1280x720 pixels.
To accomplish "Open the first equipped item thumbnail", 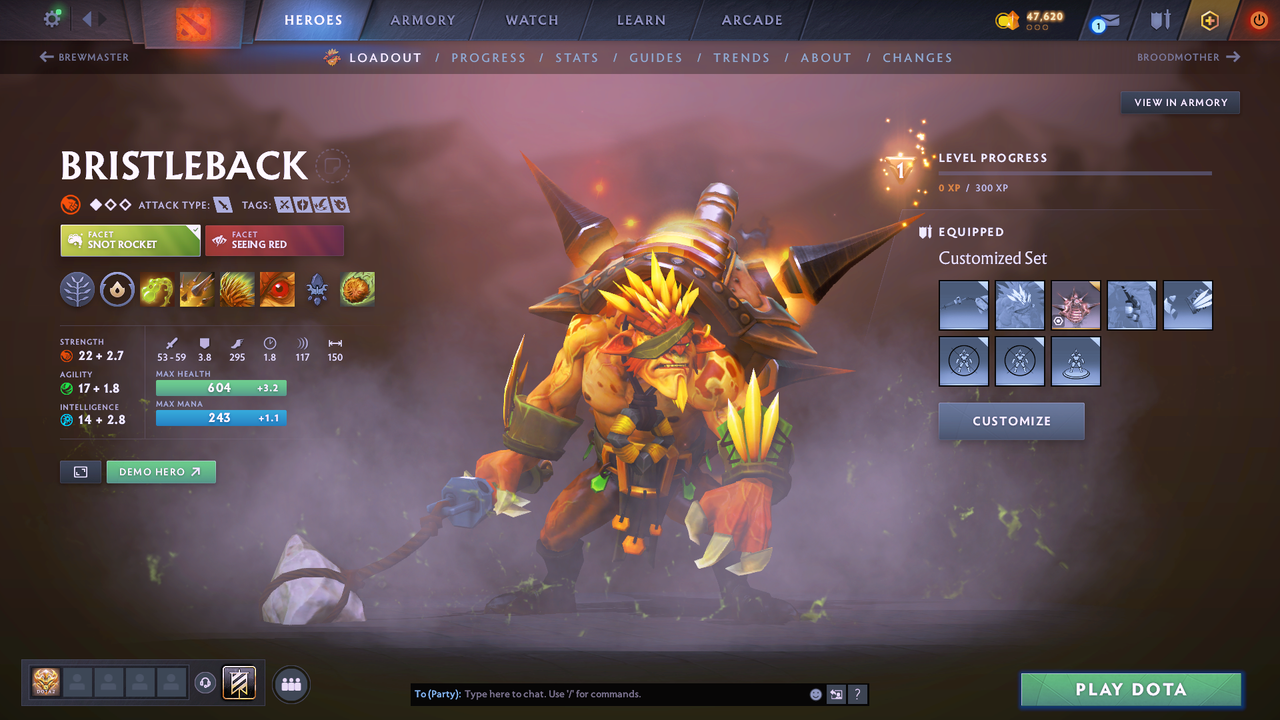I will pos(963,305).
